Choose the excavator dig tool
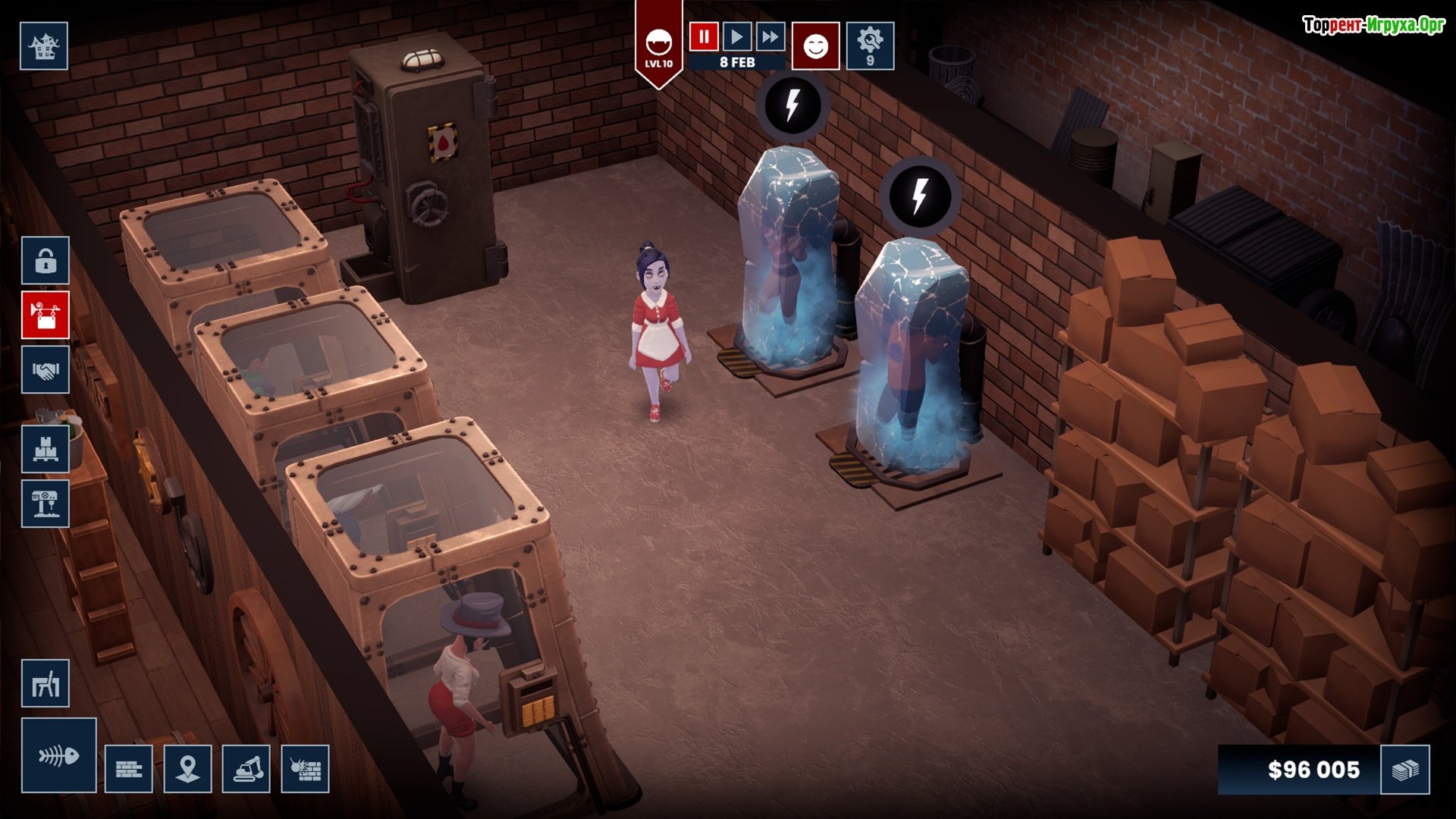 tap(246, 769)
